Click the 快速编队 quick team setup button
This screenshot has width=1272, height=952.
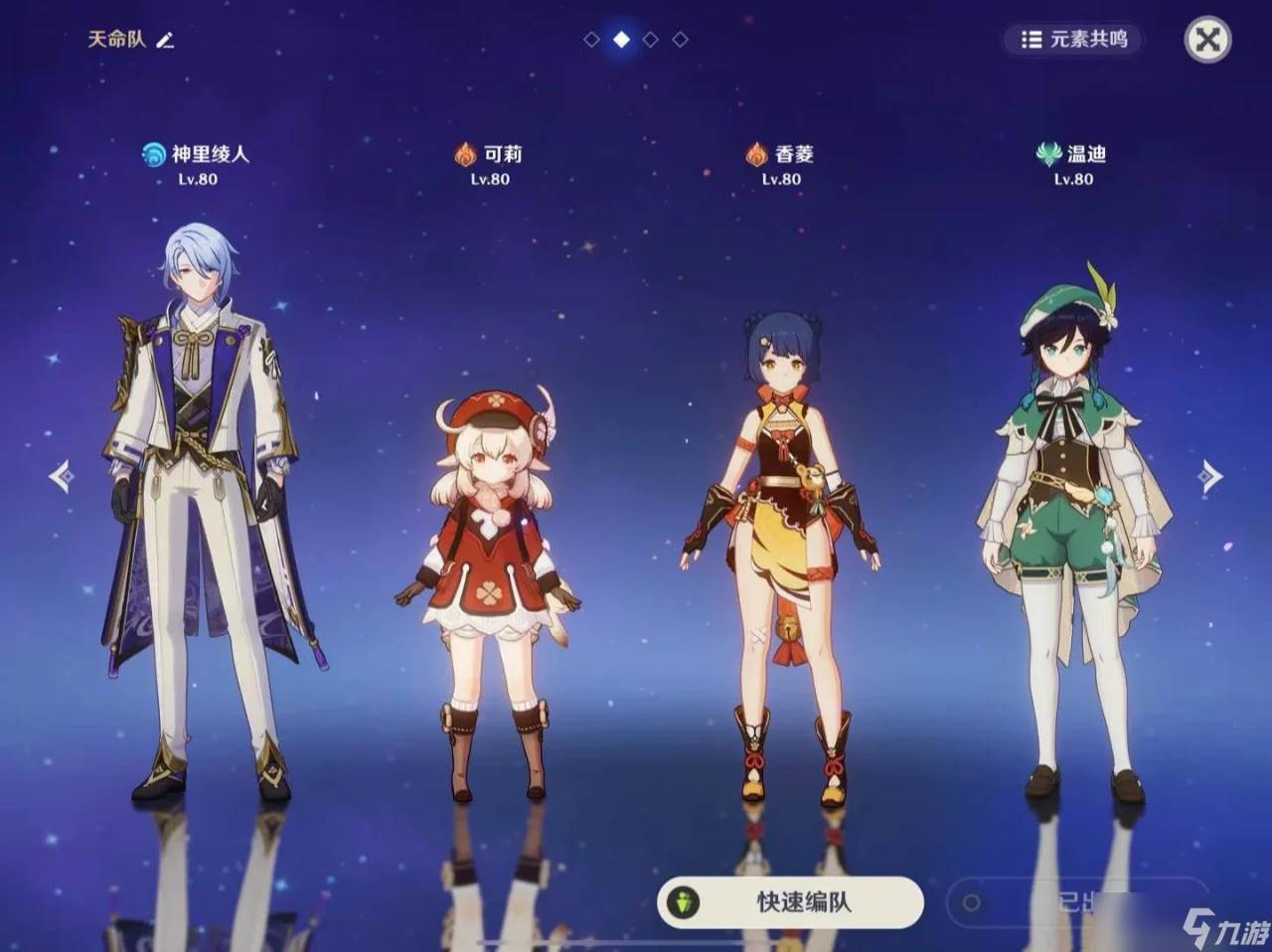pos(790,902)
